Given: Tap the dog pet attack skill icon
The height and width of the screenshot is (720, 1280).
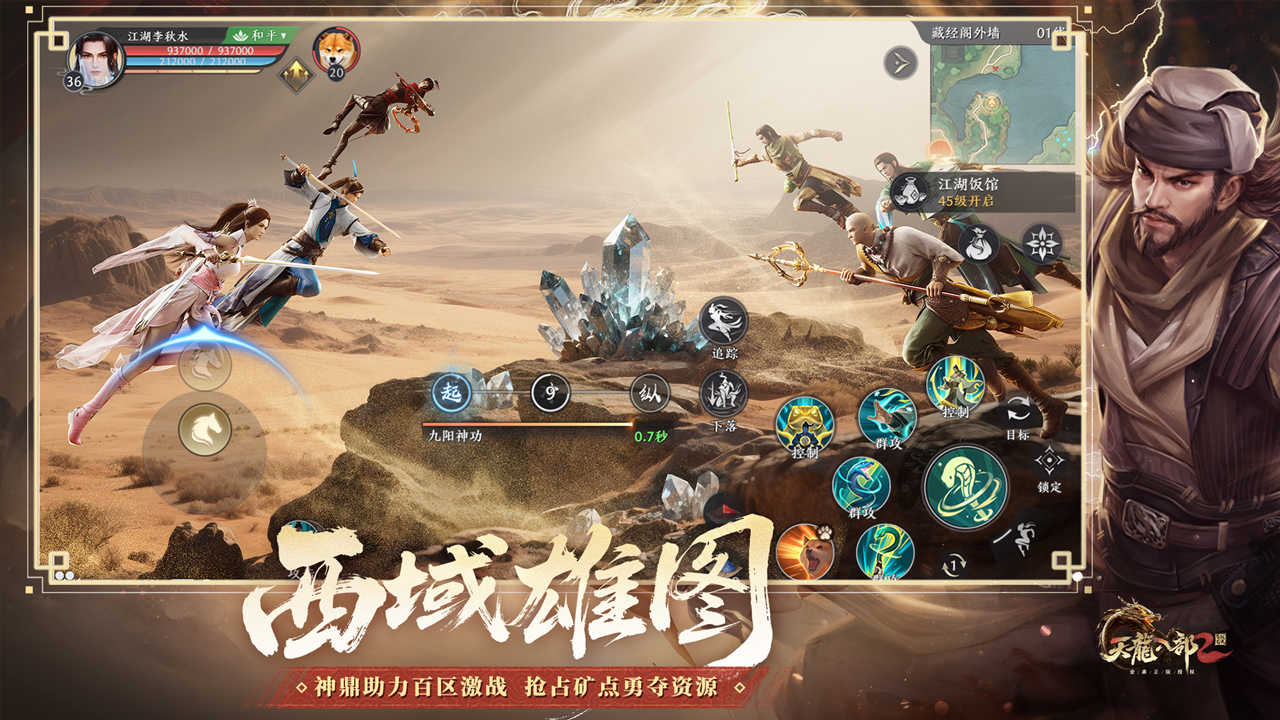Looking at the screenshot, I should click(x=805, y=551).
